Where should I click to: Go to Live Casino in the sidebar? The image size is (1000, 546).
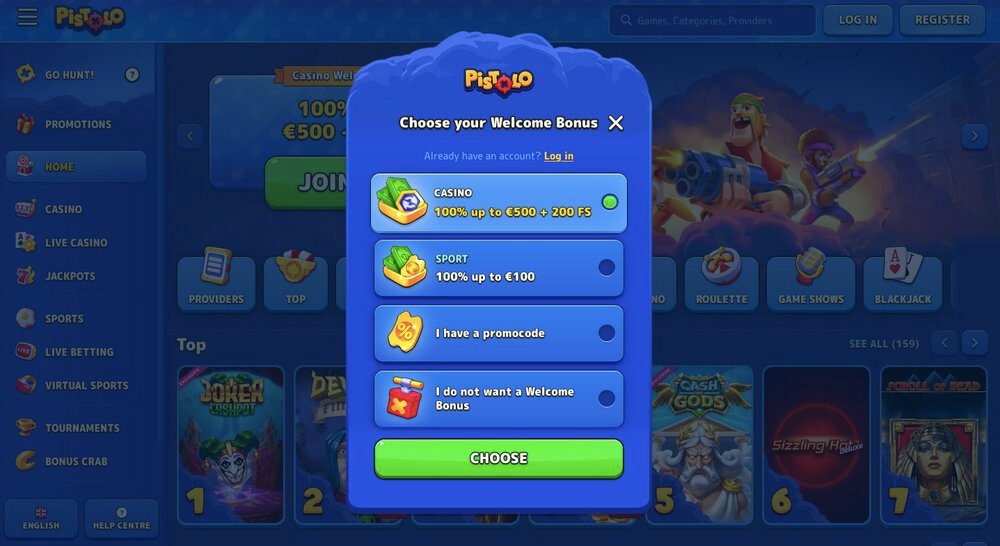coord(76,243)
